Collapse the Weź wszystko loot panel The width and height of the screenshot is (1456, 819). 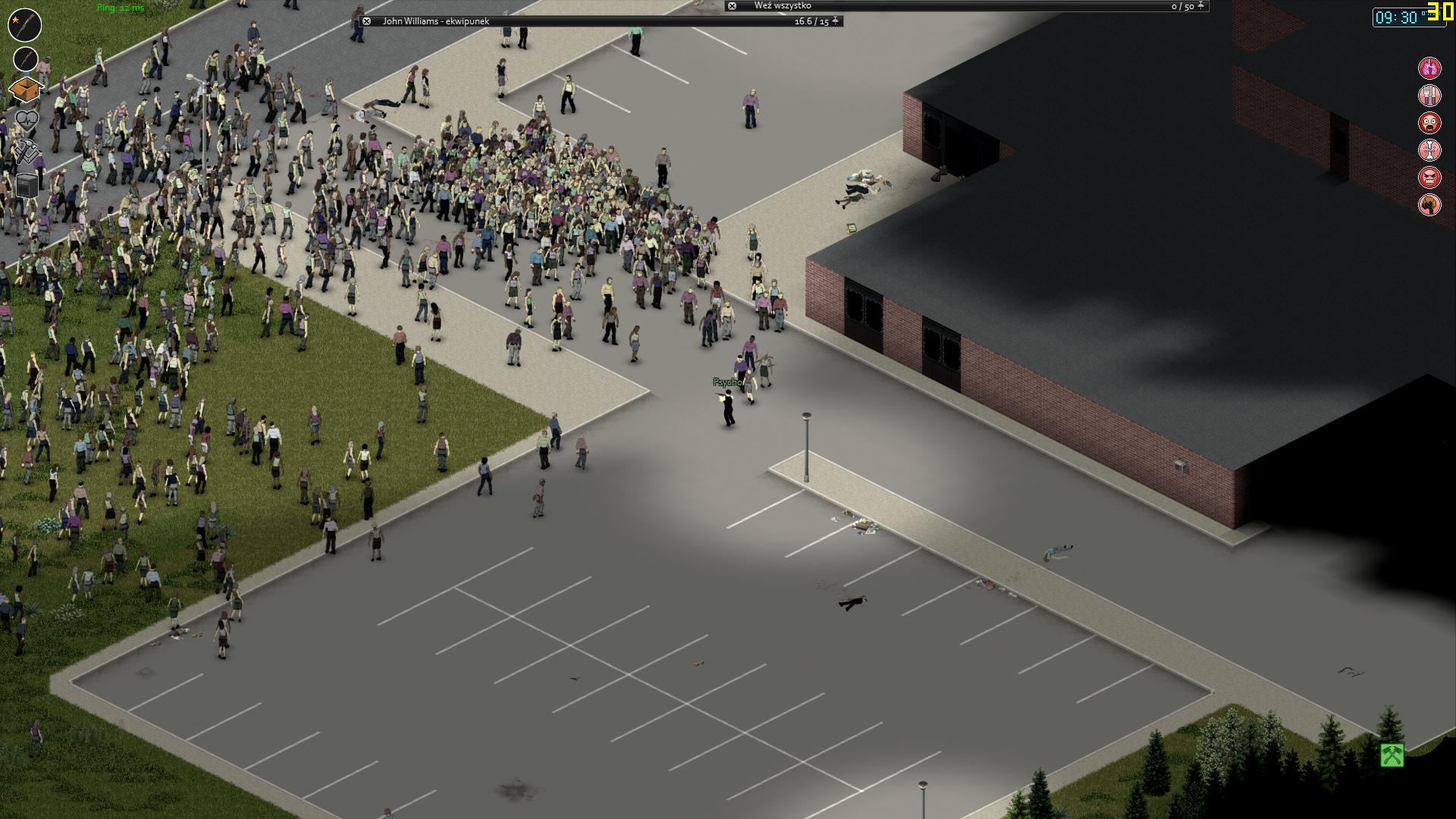732,7
